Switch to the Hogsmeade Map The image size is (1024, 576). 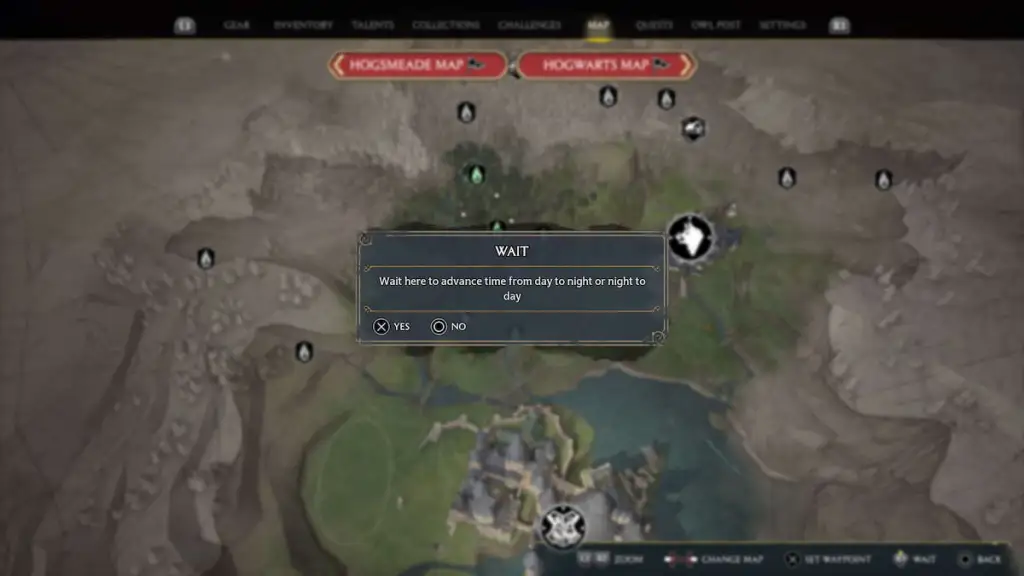417,66
